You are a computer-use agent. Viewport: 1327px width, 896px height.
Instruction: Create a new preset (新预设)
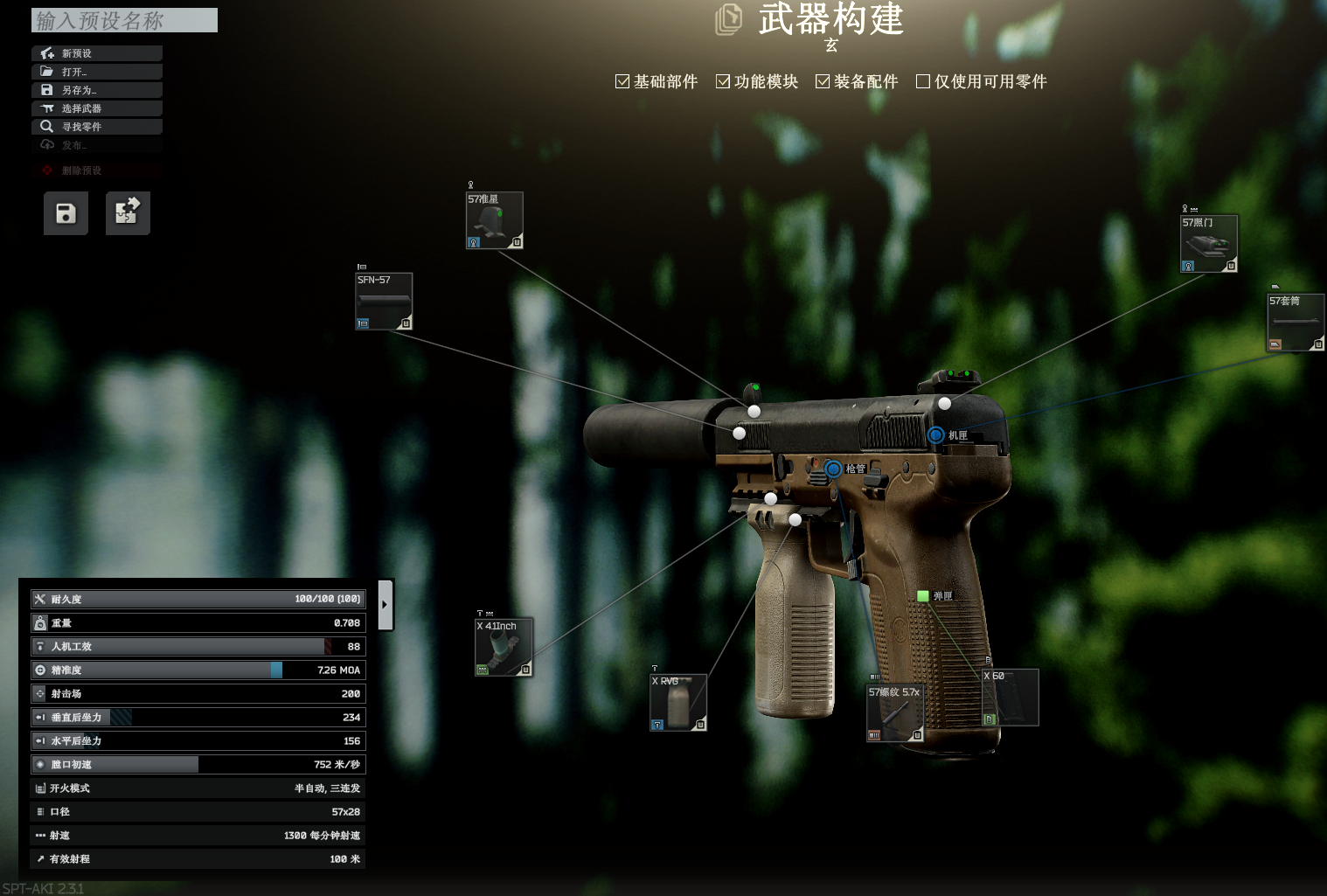(x=96, y=53)
